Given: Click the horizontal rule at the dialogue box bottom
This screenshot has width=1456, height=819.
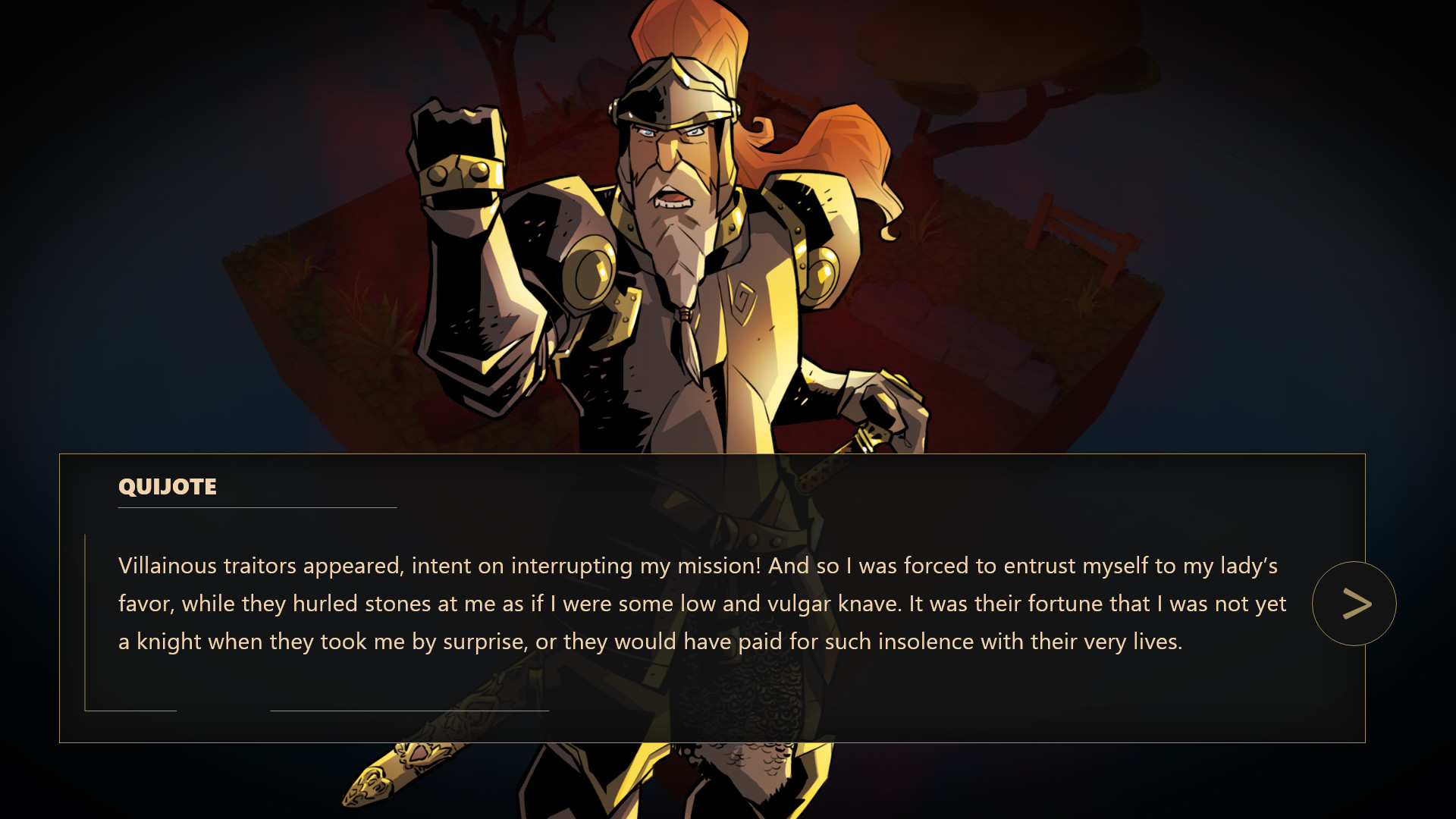Looking at the screenshot, I should pyautogui.click(x=409, y=711).
